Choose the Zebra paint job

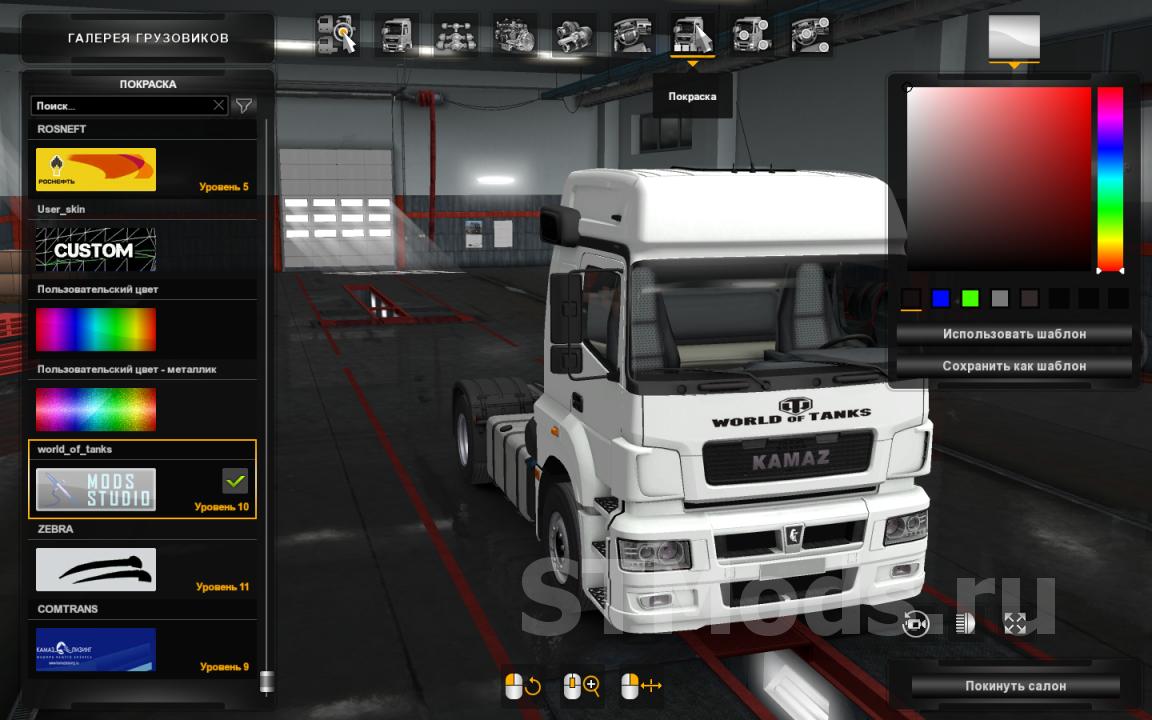click(x=96, y=569)
